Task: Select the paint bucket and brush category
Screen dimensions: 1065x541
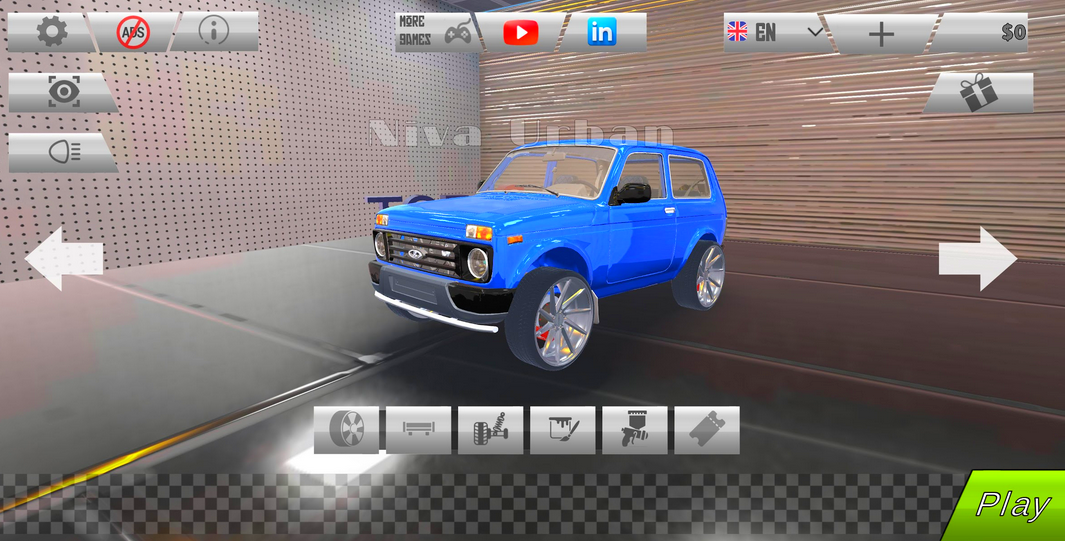Action: [x=563, y=430]
